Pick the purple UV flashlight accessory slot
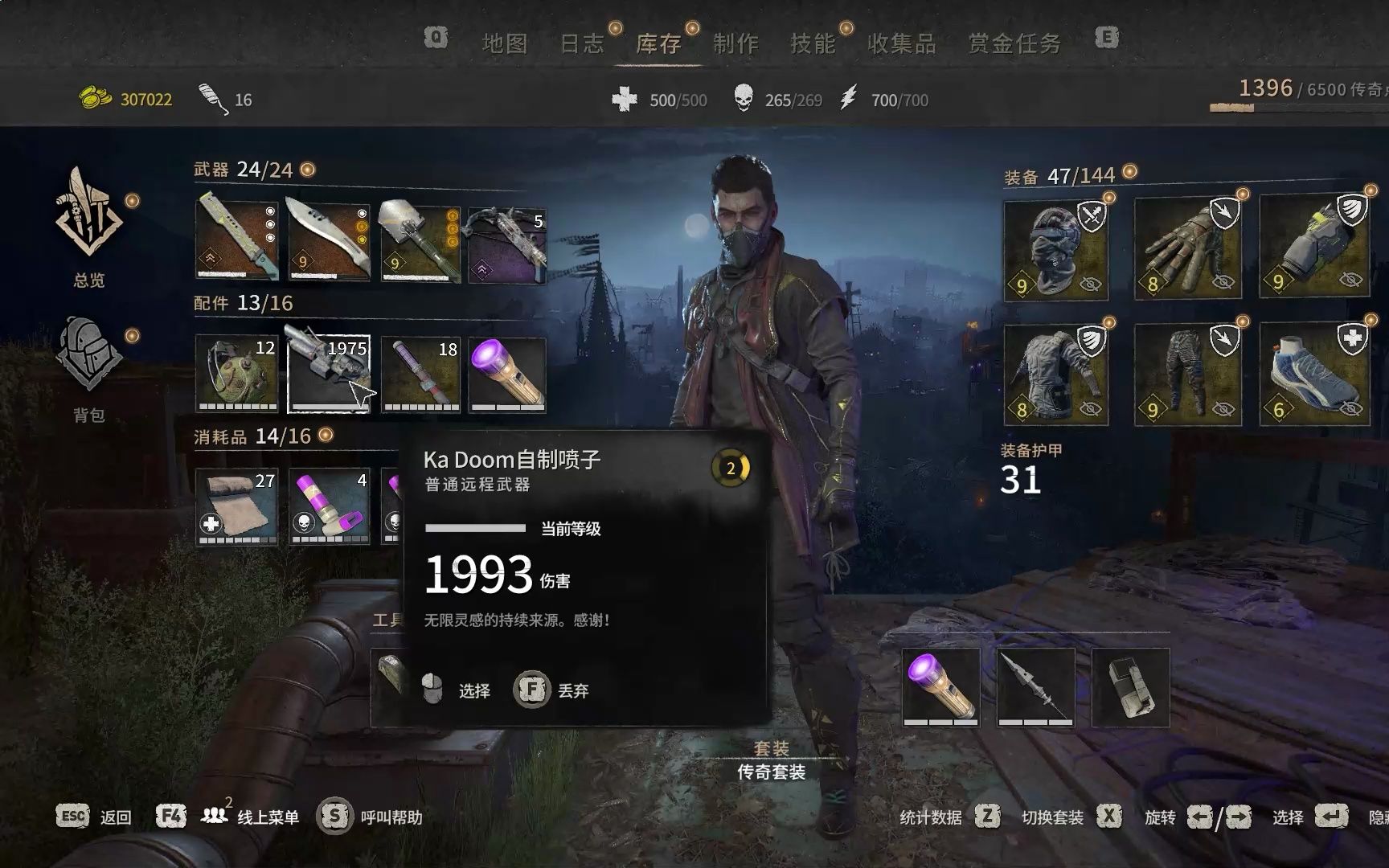This screenshot has height=868, width=1389. pos(508,375)
